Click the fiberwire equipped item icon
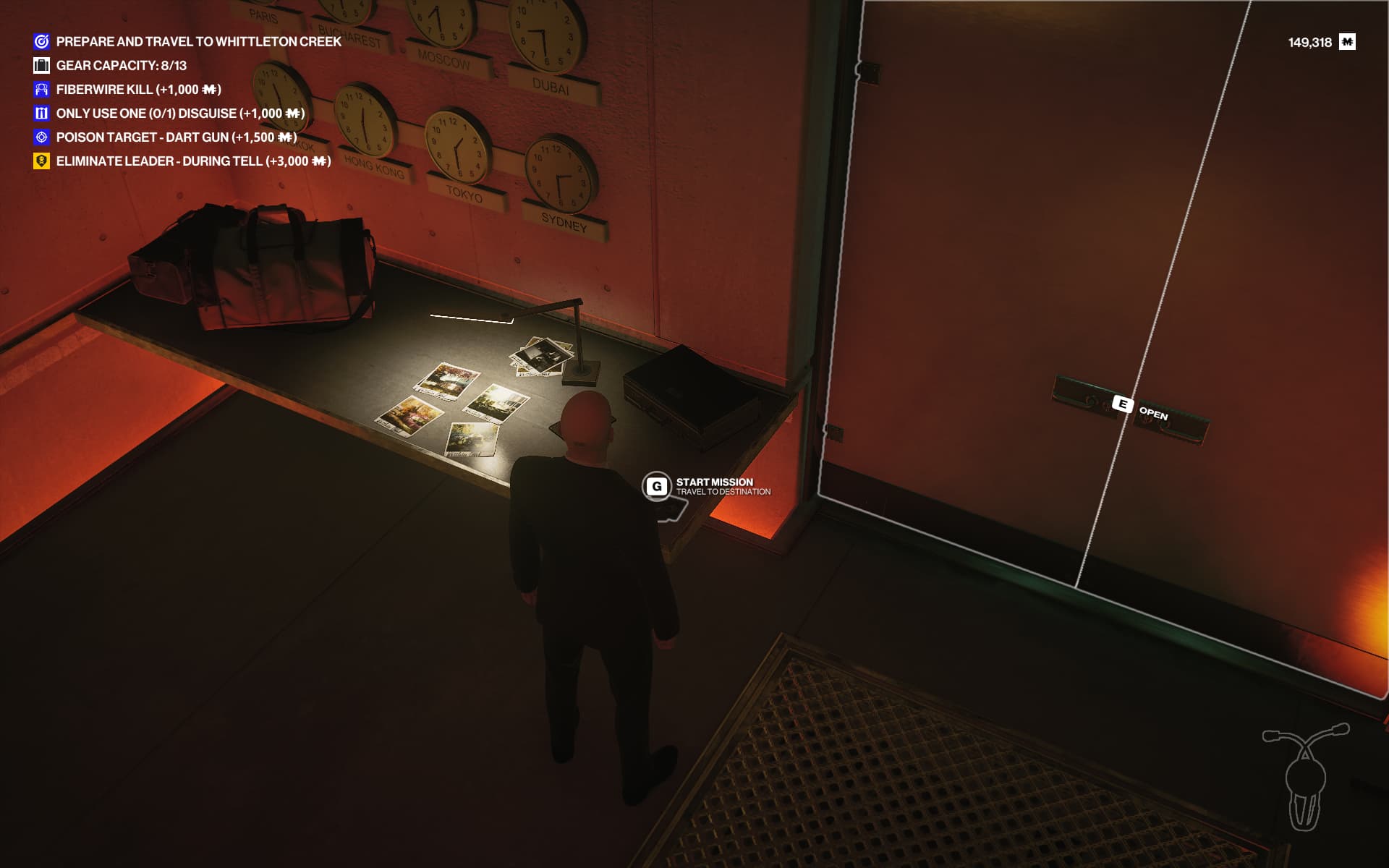1389x868 pixels. point(1306,776)
